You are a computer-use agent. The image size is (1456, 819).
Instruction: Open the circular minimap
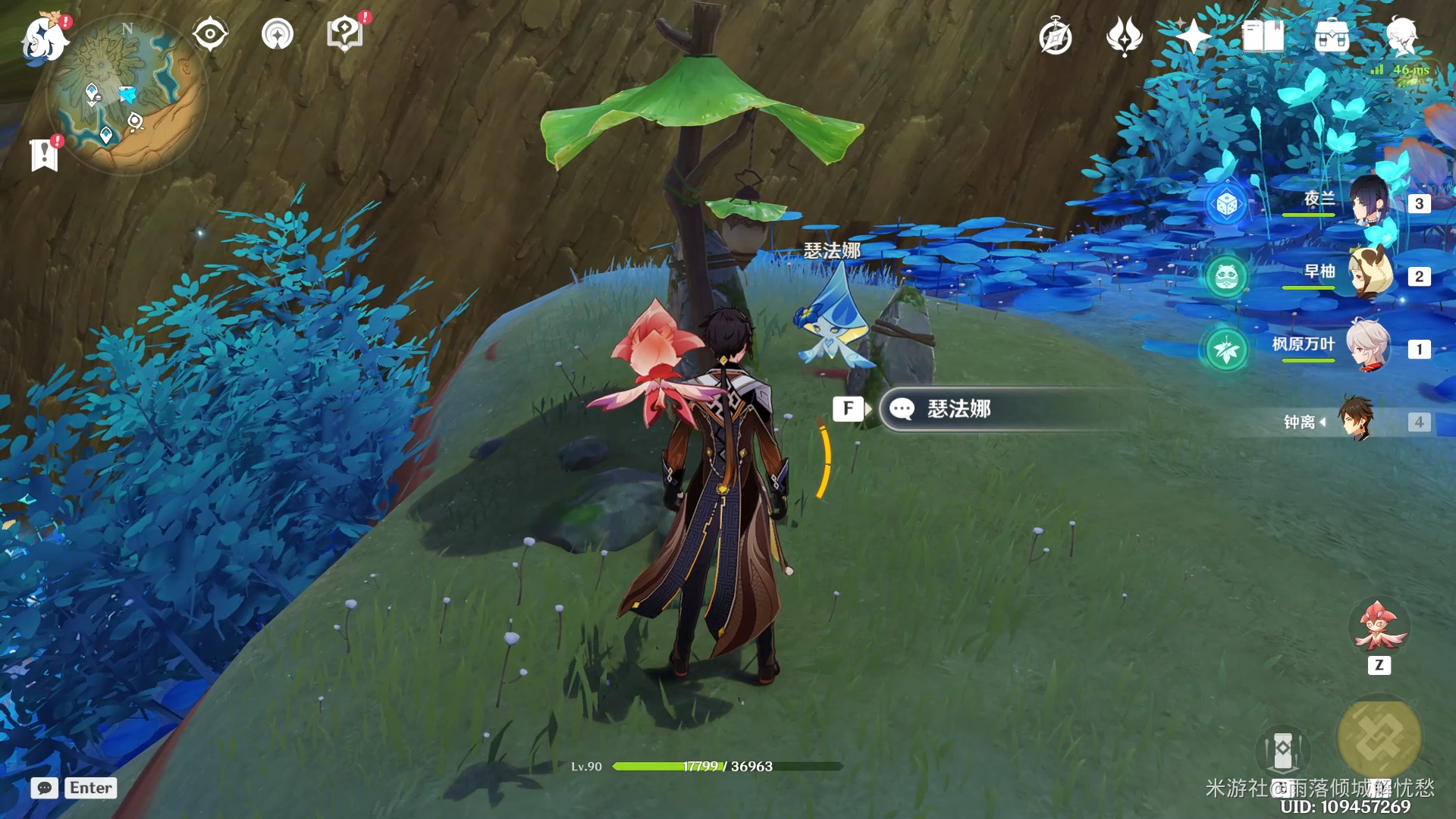tap(127, 95)
